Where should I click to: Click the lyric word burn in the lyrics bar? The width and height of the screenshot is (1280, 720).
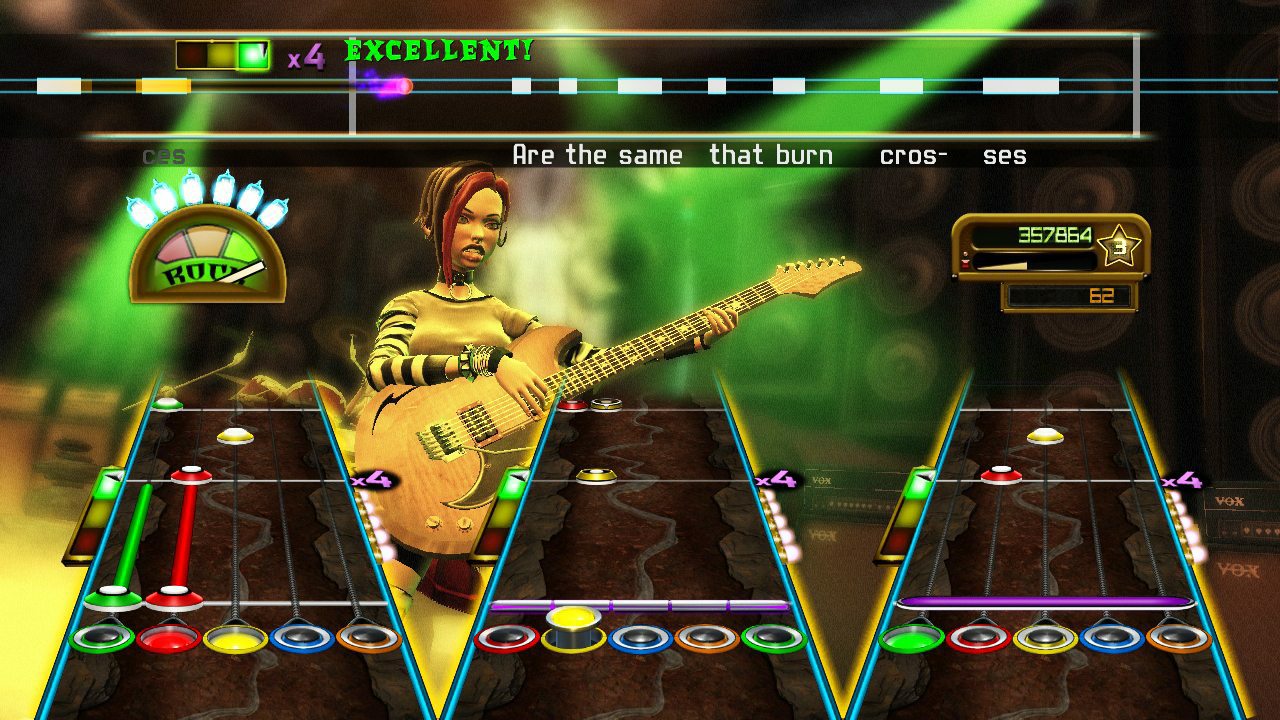coord(805,154)
